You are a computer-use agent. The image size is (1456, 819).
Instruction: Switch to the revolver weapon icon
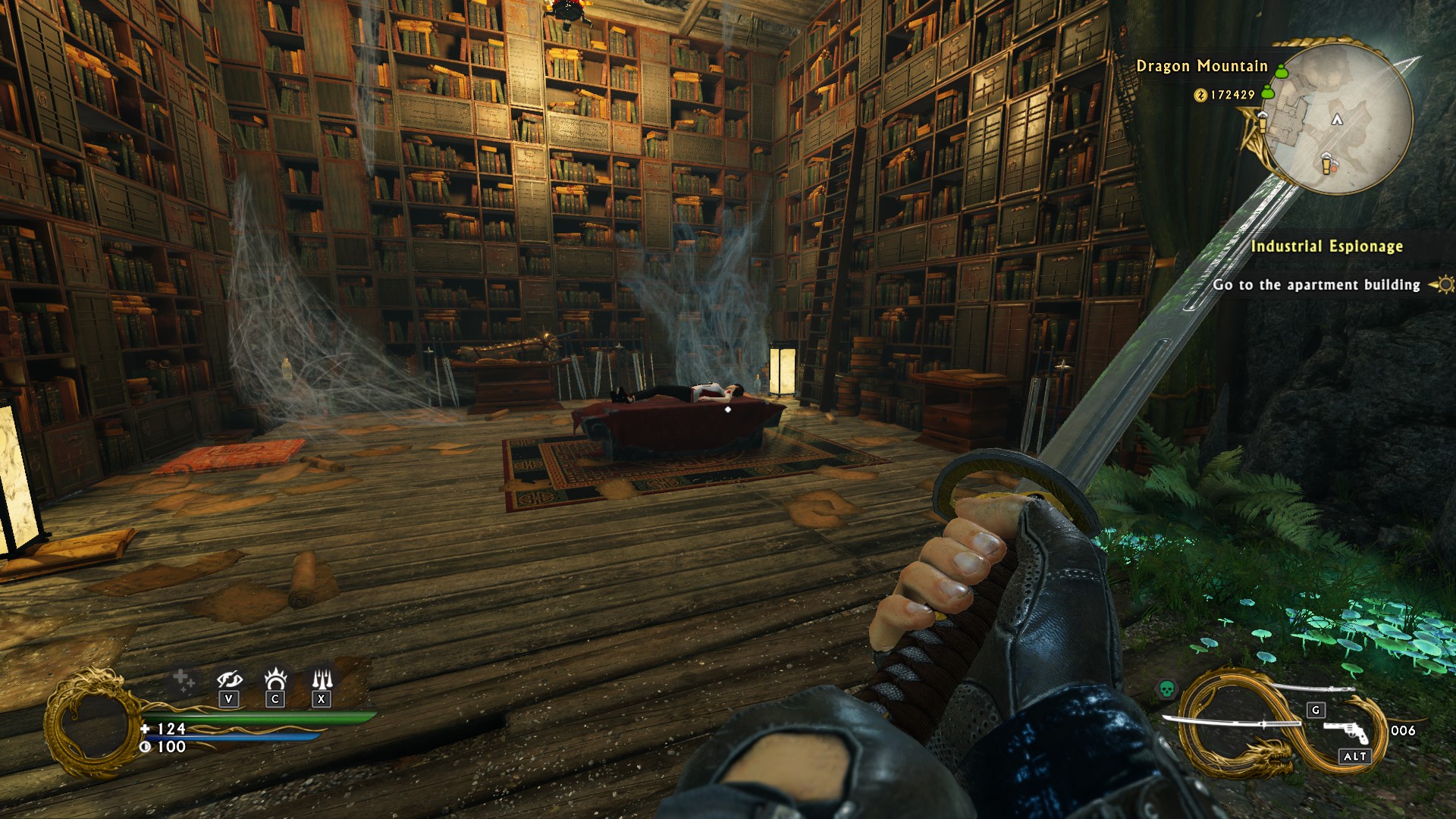[x=1346, y=731]
